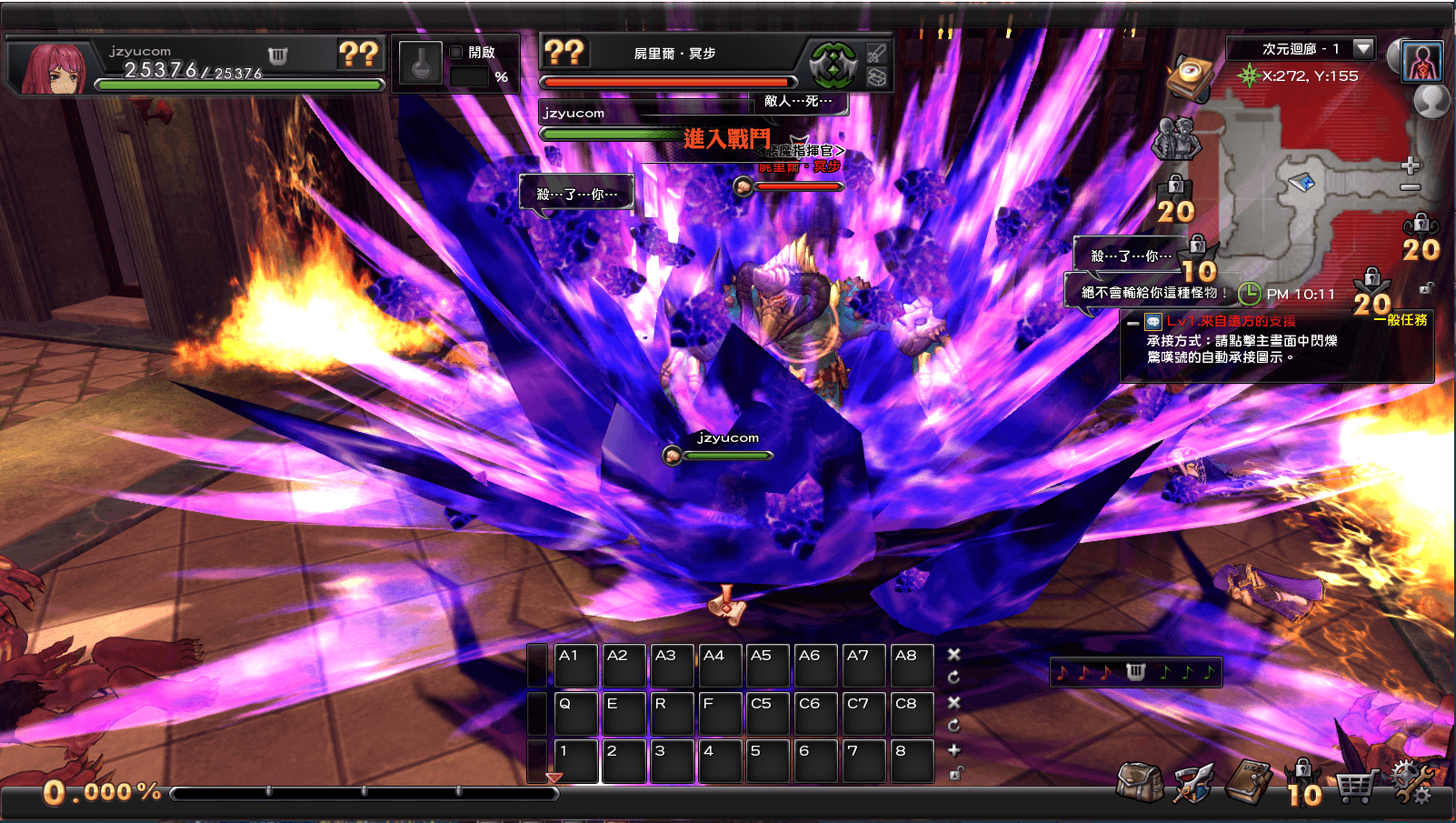This screenshot has width=1456, height=823.
Task: Open the equipment armor icon at bottom right
Action: tap(1193, 785)
